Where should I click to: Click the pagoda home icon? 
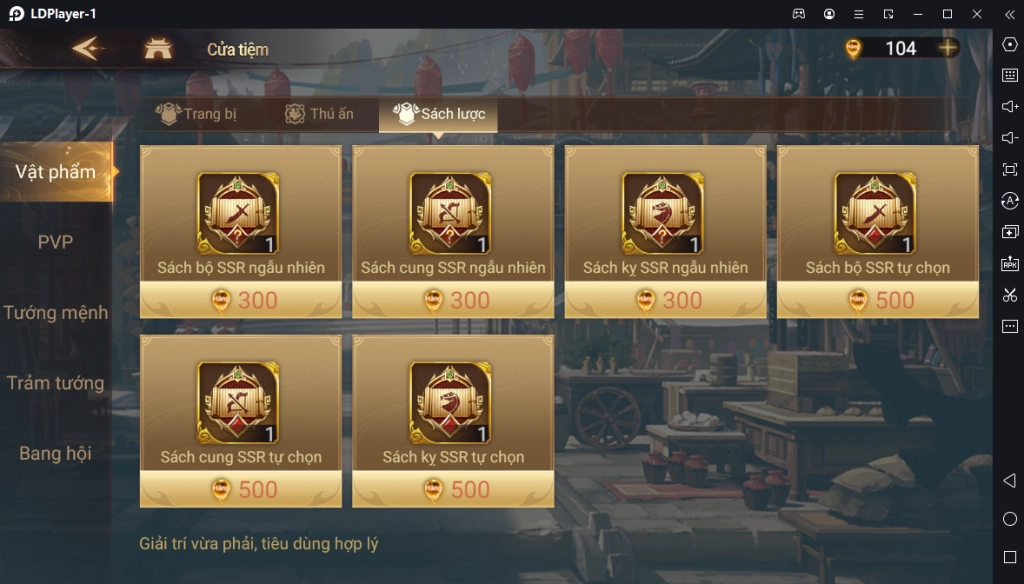158,48
